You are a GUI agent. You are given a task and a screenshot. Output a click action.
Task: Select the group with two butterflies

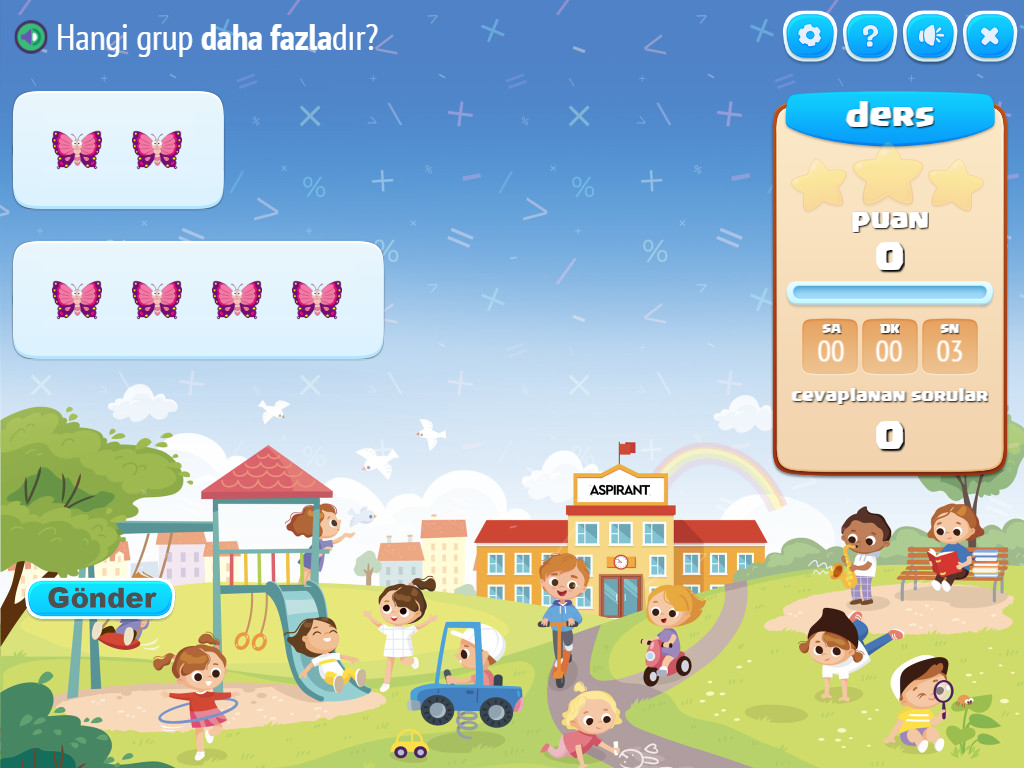118,150
